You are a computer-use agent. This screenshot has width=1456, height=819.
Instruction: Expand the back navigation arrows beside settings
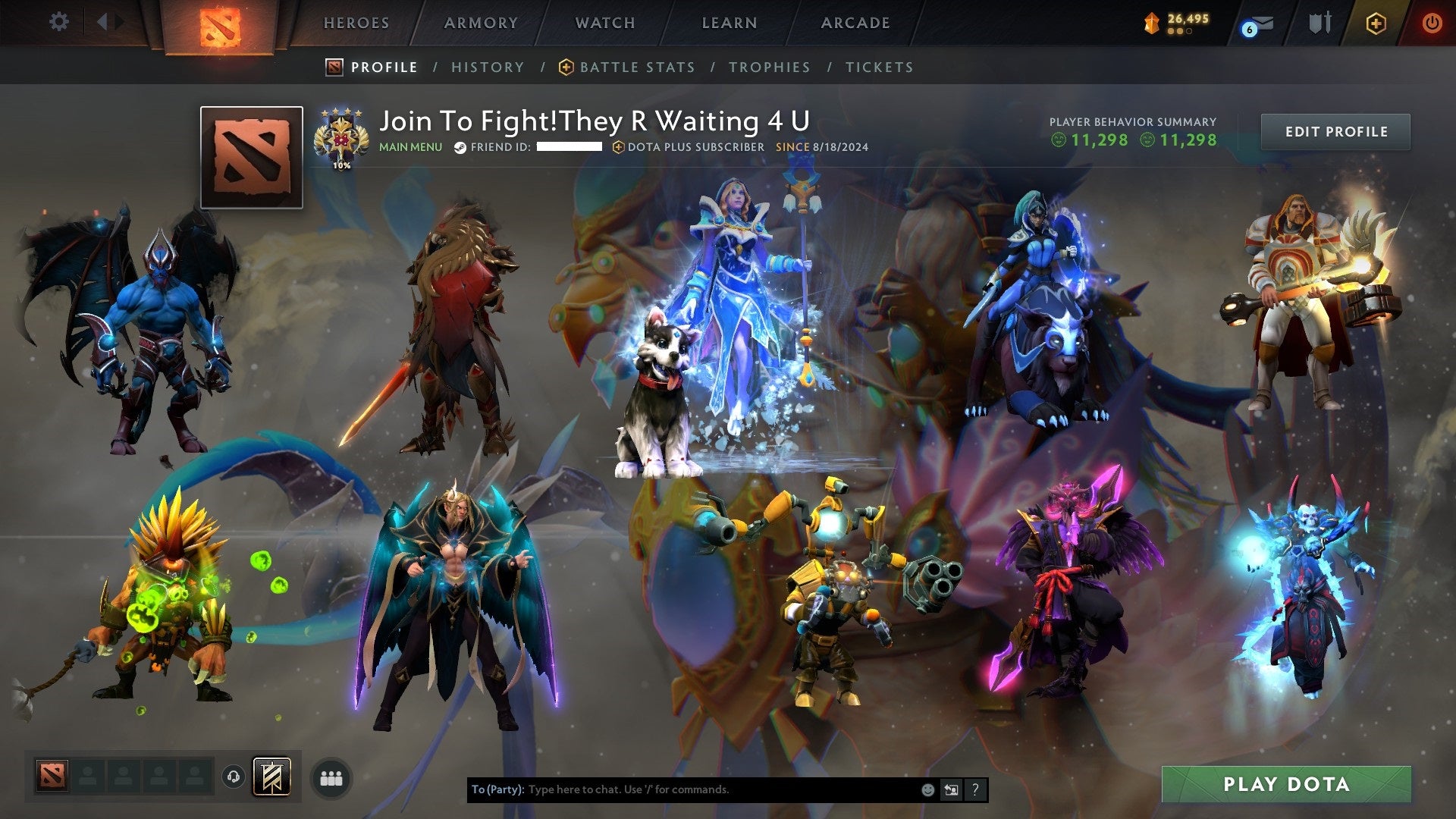108,22
